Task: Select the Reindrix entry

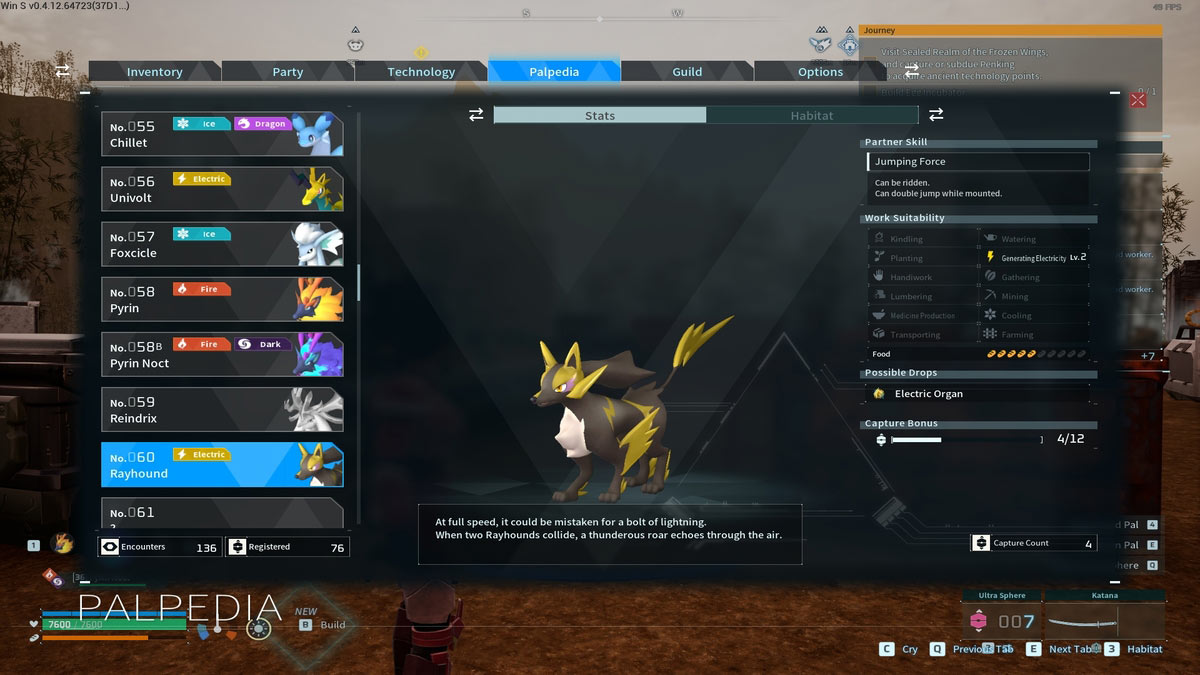Action: point(222,409)
